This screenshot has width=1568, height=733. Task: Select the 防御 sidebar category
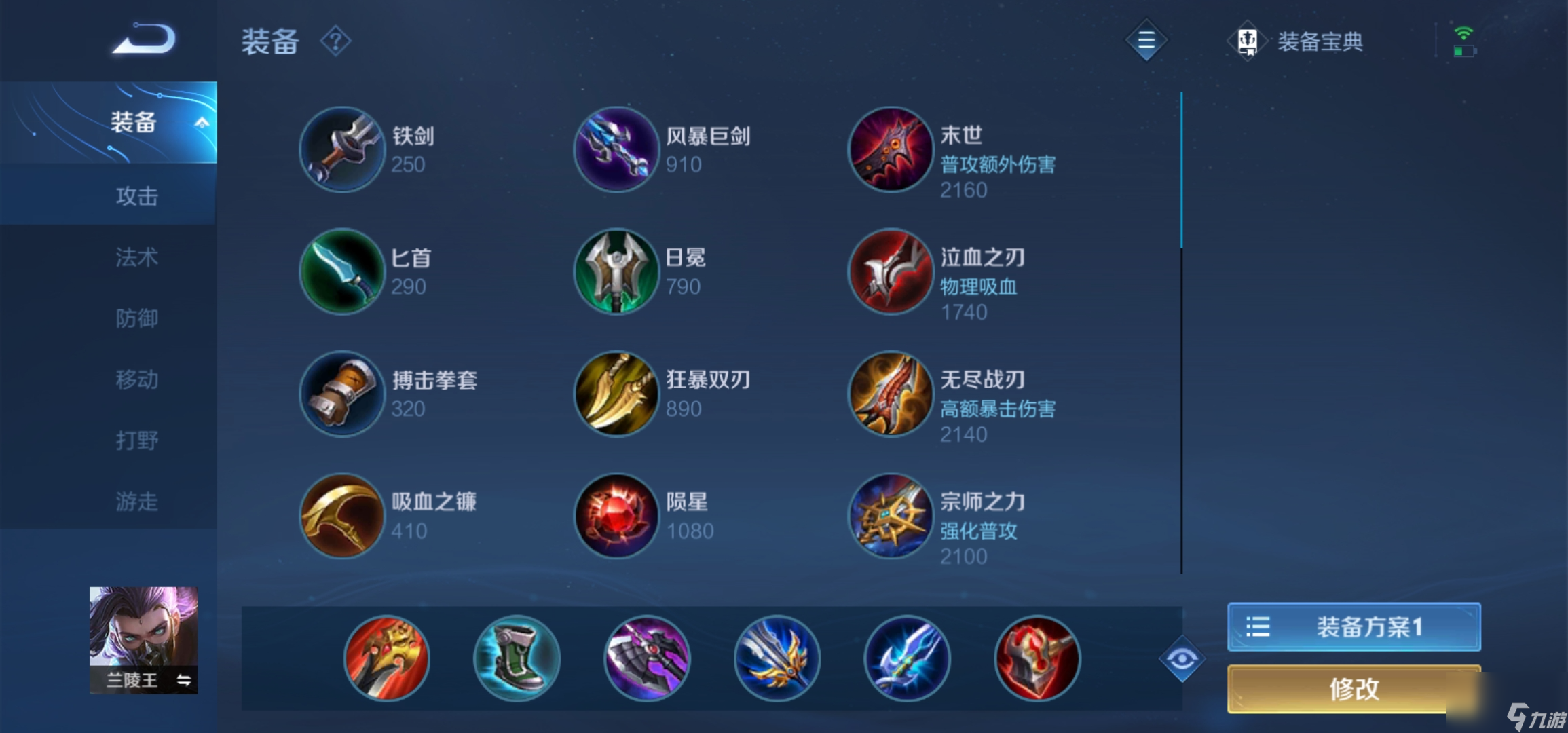click(136, 318)
